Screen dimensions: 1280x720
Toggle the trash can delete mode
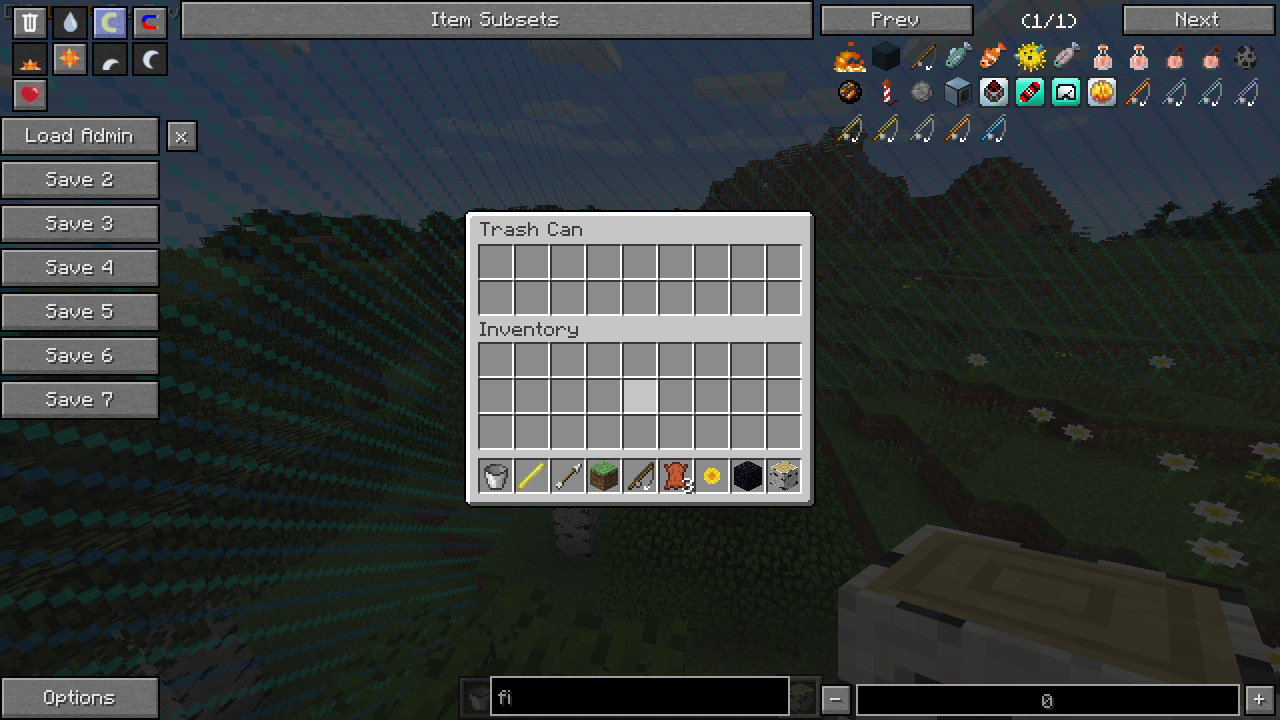coord(30,23)
